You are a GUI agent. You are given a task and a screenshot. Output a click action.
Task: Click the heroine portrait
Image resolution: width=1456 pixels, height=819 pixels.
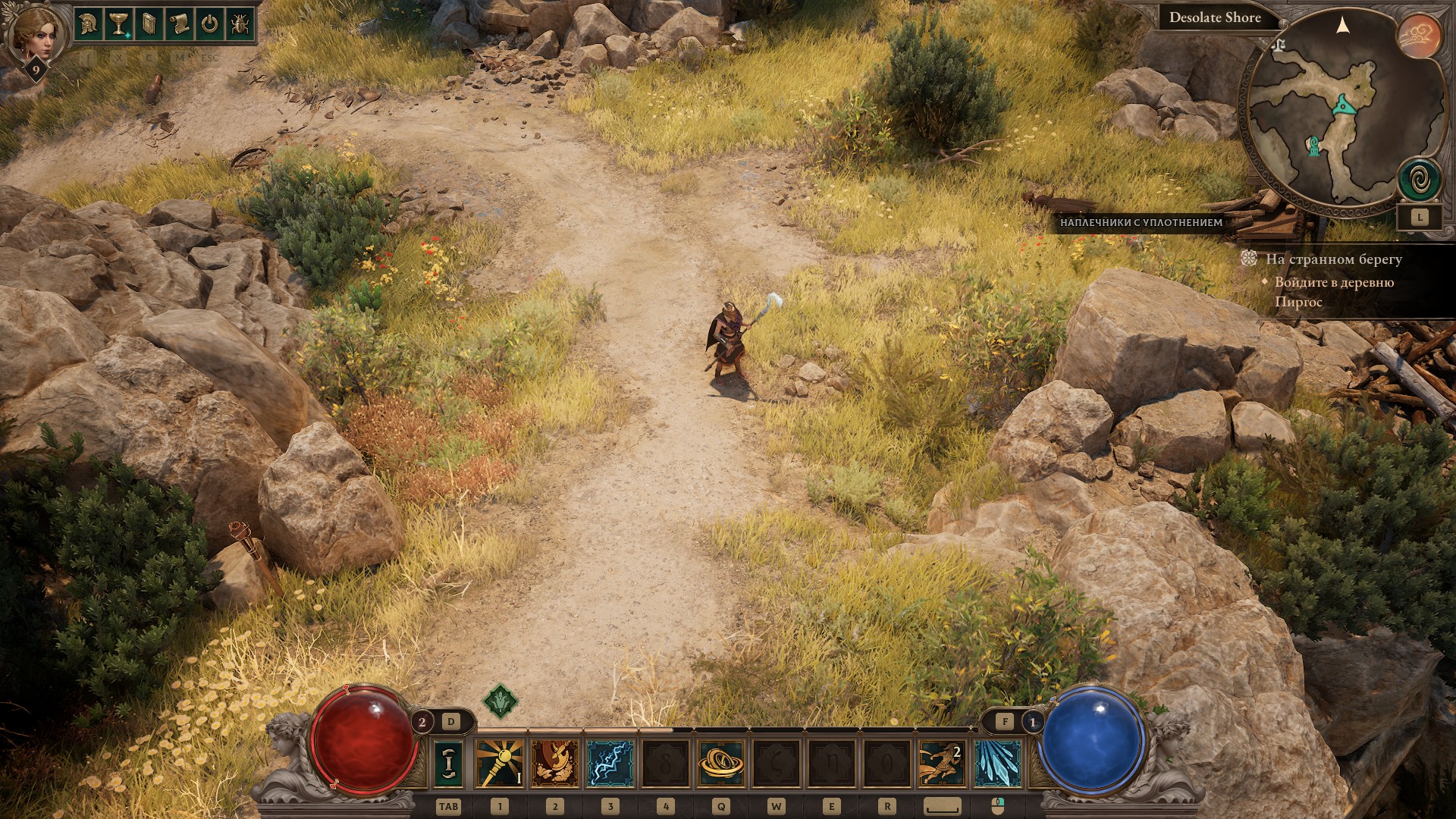click(x=33, y=34)
